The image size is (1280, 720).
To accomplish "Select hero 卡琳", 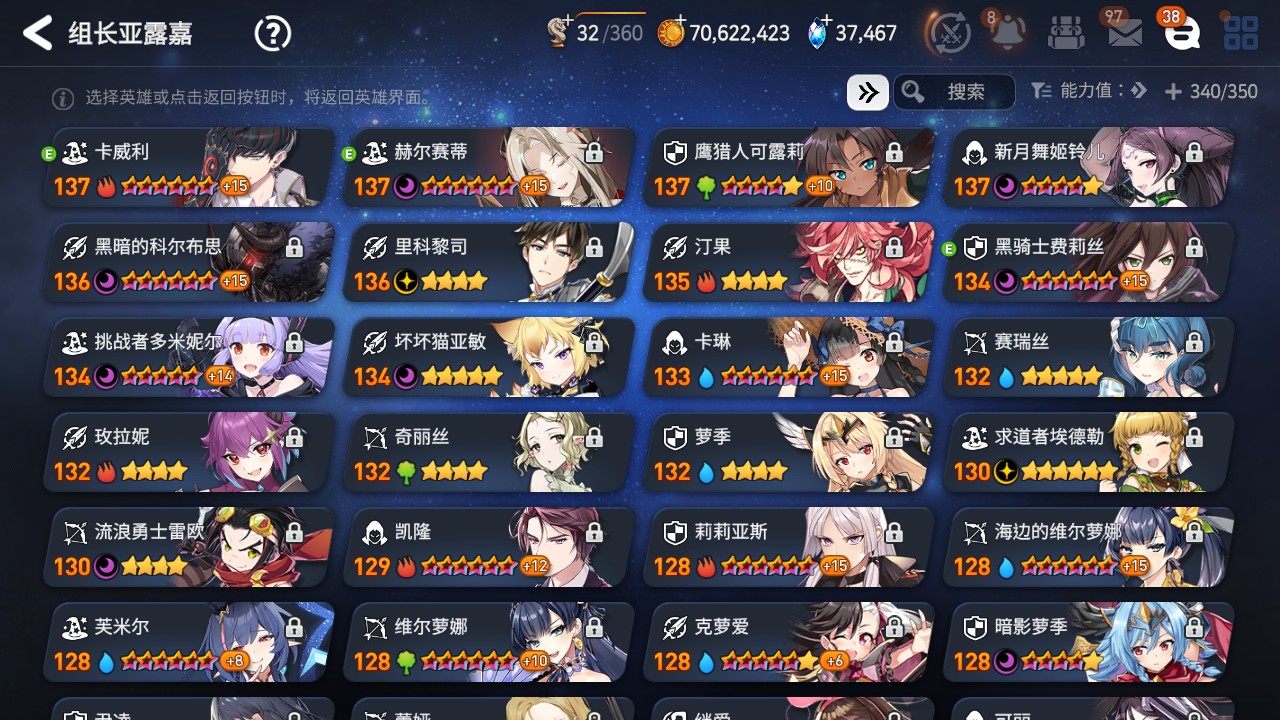I will 790,357.
